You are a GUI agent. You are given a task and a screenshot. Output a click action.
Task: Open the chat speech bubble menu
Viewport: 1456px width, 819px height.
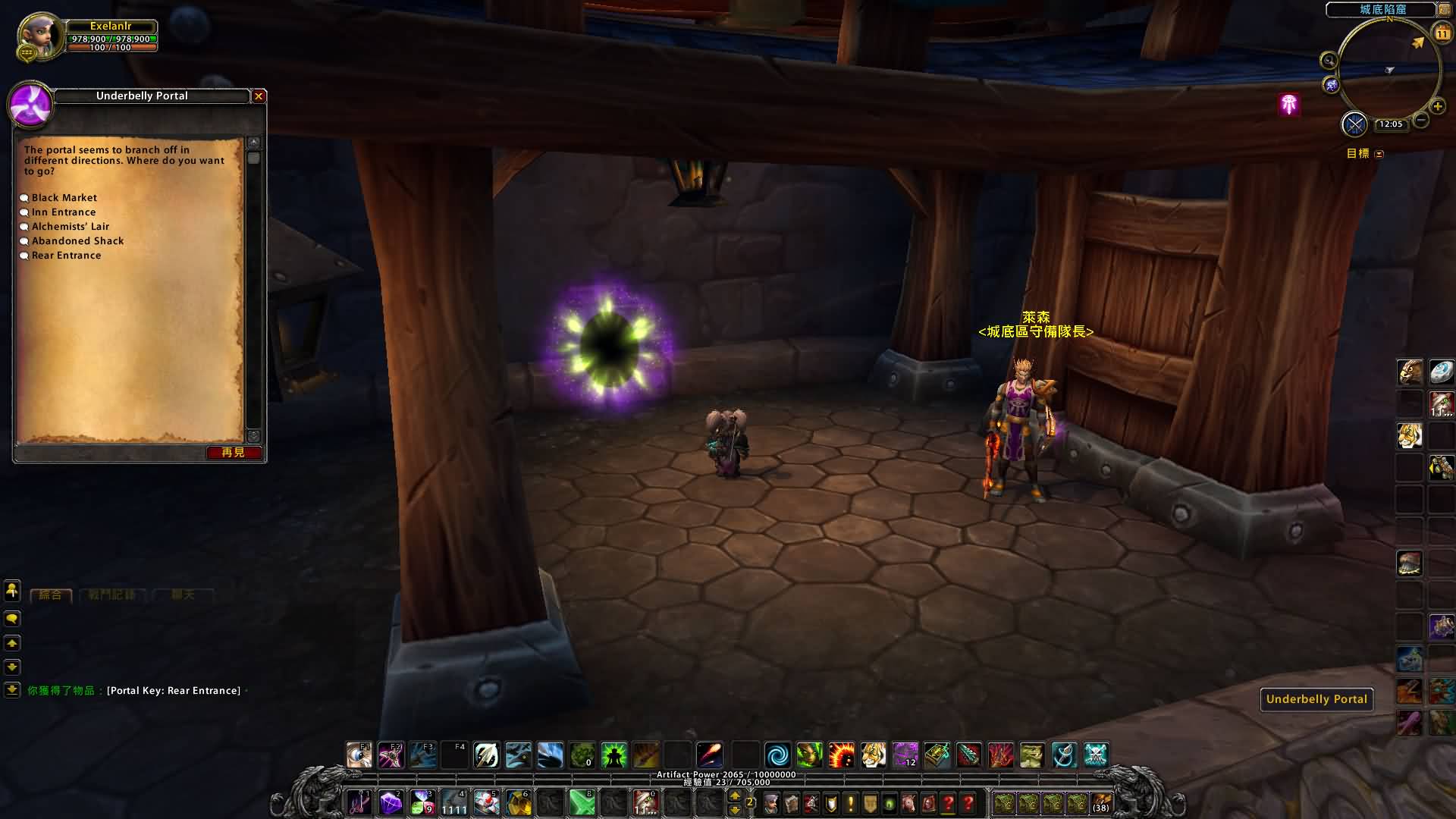pyautogui.click(x=12, y=619)
